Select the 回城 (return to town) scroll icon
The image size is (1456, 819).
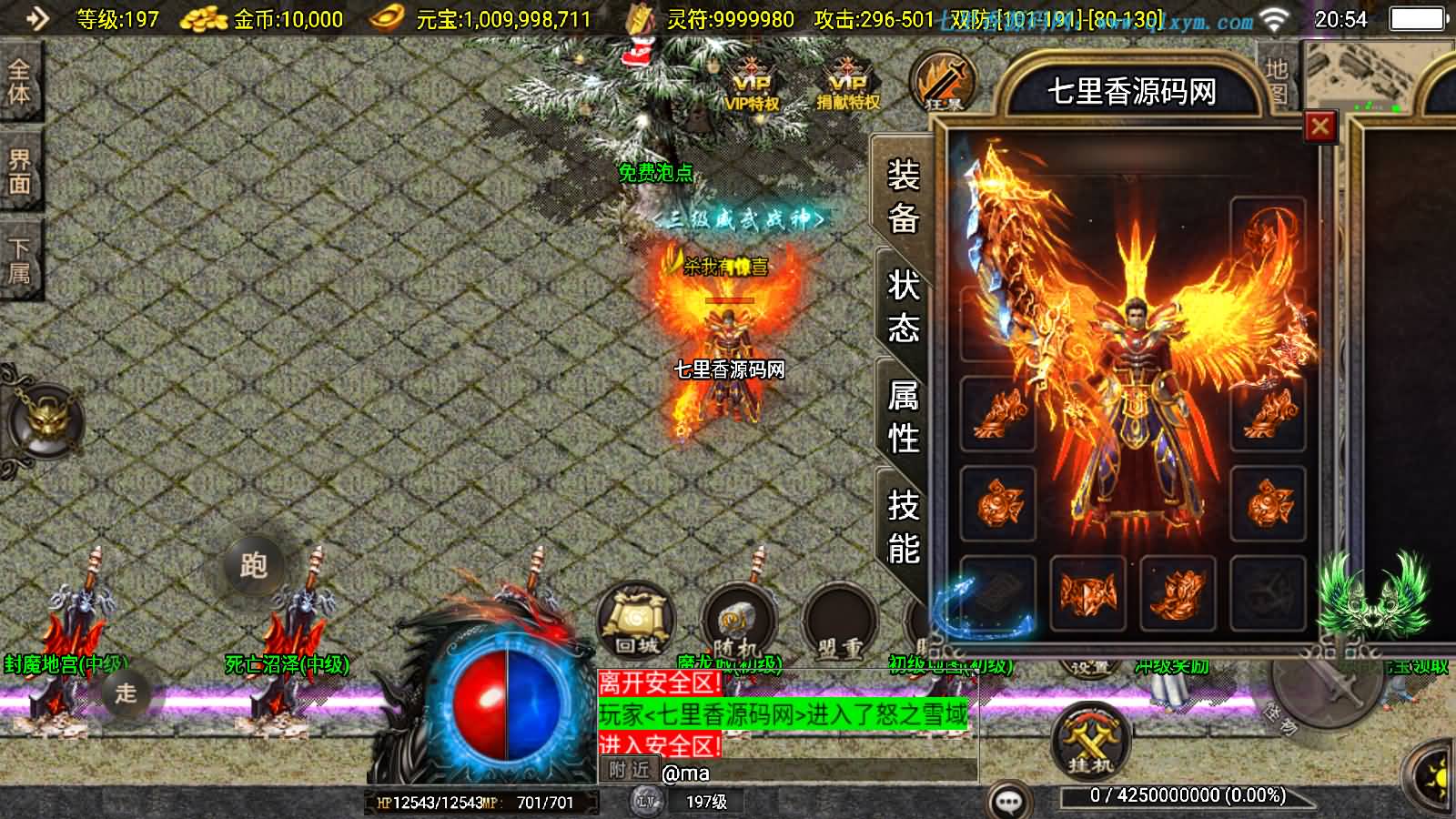click(637, 621)
